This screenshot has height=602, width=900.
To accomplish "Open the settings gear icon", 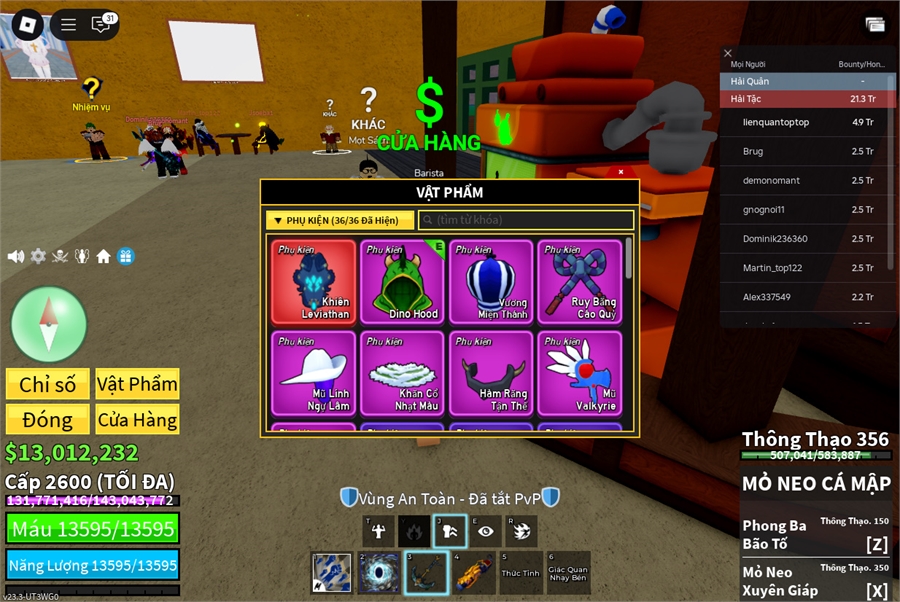I will 38,256.
